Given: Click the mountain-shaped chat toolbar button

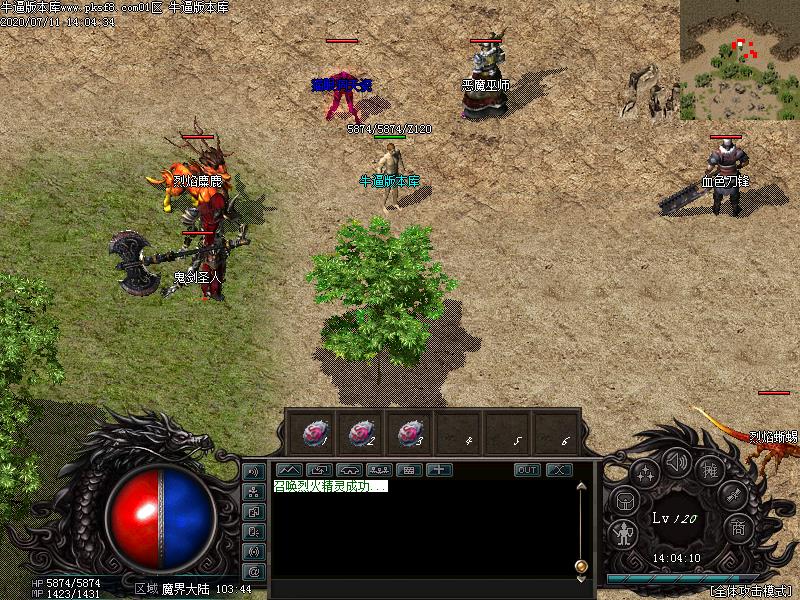Looking at the screenshot, I should pos(288,469).
